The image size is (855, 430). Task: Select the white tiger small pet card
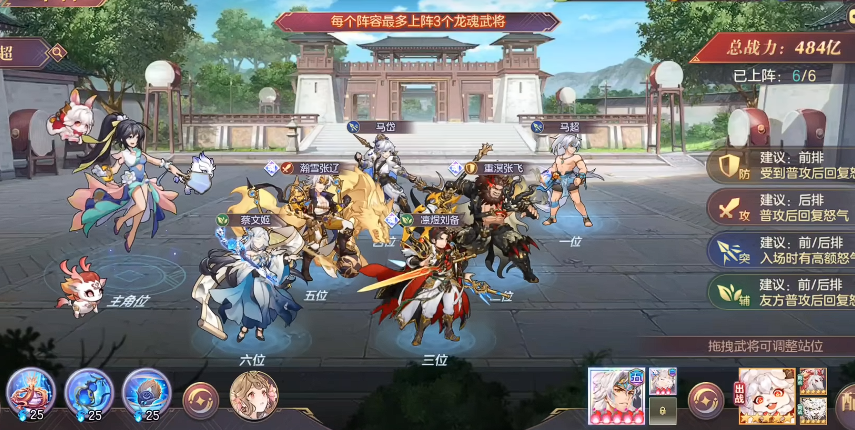[x=812, y=410]
